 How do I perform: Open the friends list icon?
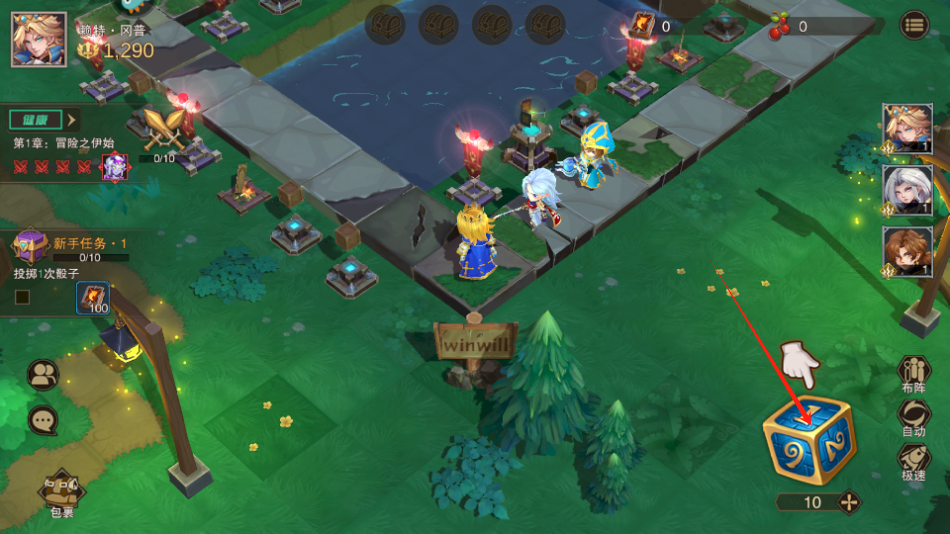pos(43,375)
